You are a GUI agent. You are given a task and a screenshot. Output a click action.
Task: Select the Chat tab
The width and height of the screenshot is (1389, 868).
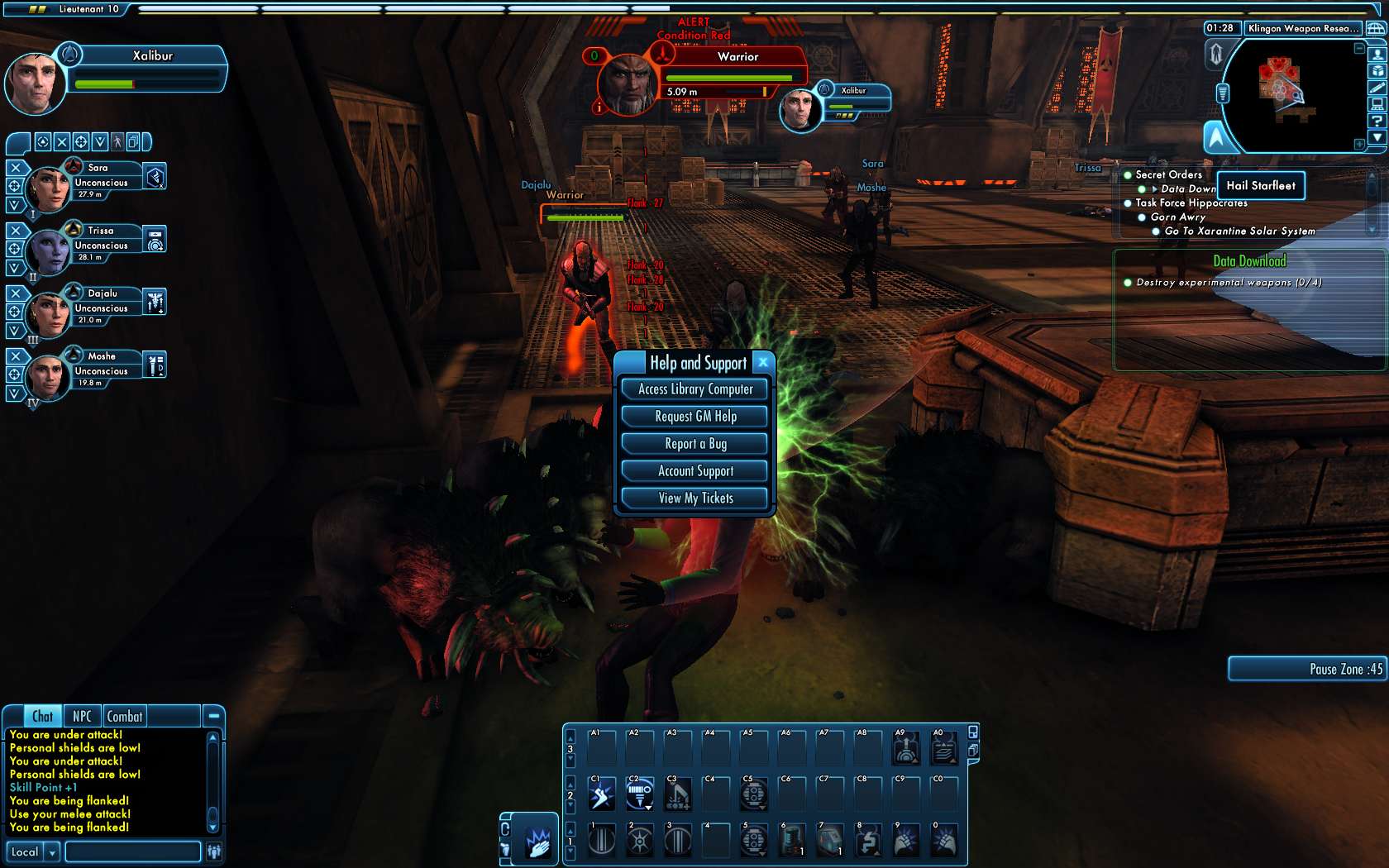coord(43,717)
